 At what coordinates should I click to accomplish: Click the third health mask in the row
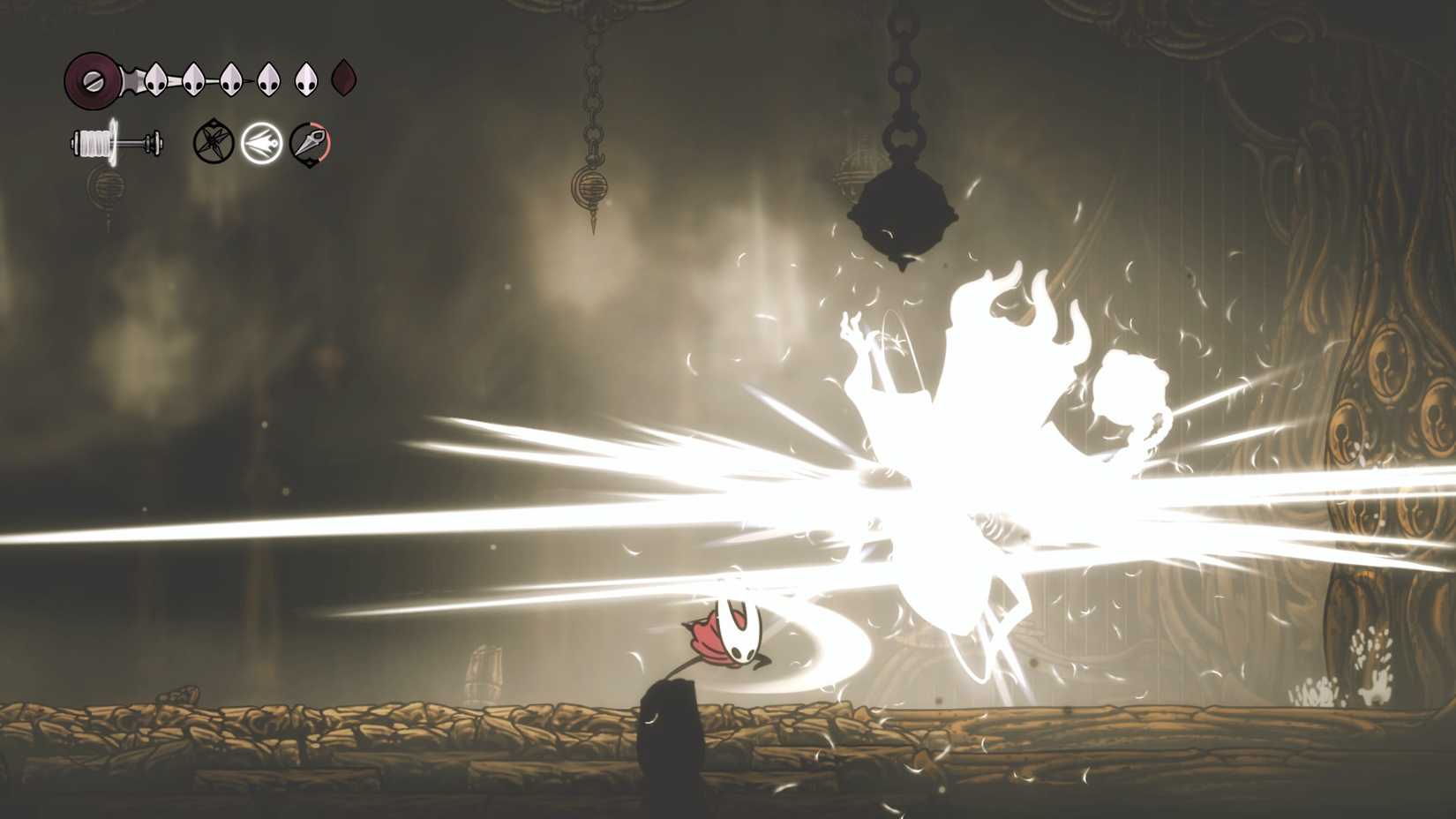pos(229,78)
